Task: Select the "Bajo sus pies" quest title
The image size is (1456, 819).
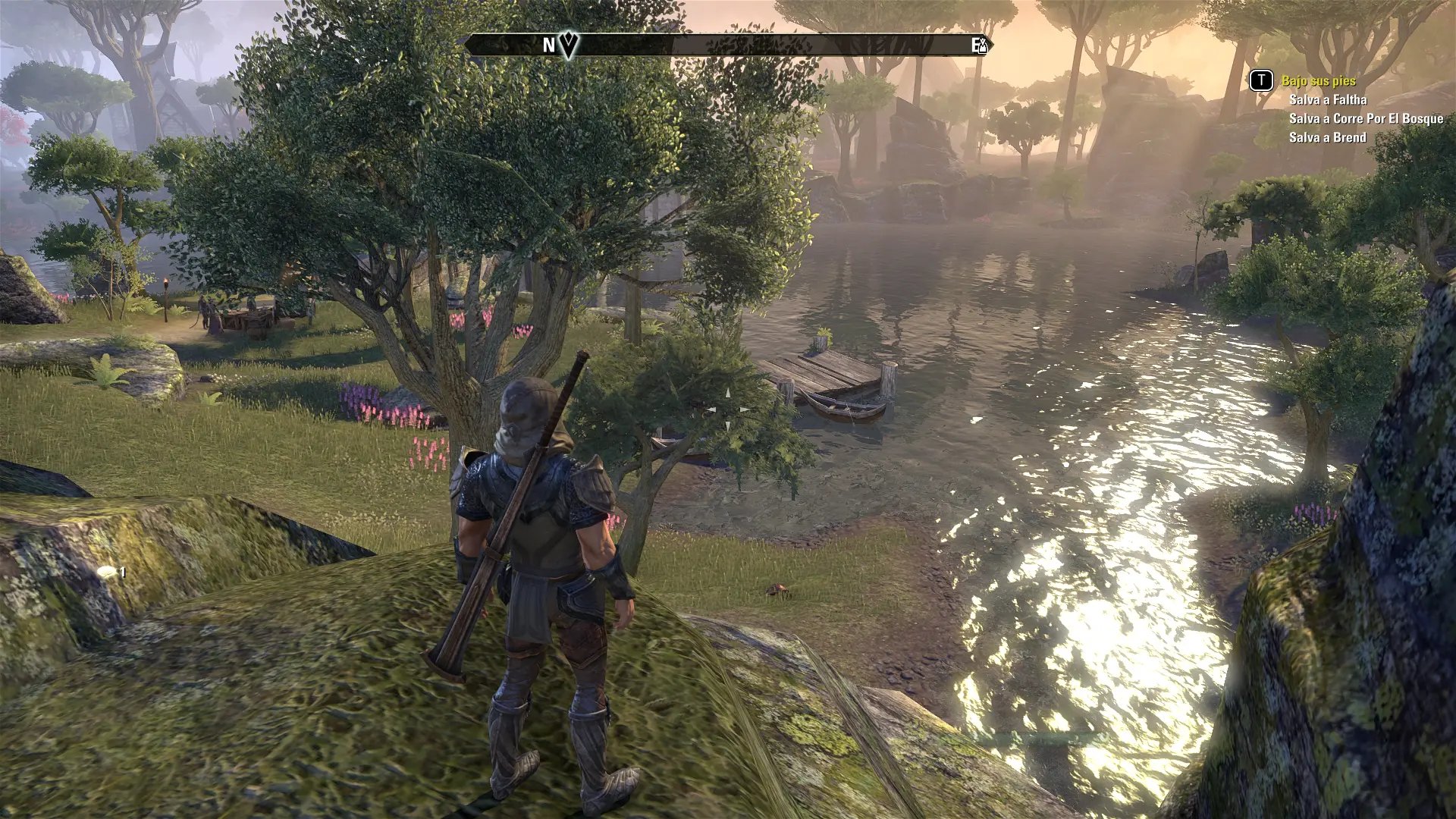Action: (x=1318, y=80)
